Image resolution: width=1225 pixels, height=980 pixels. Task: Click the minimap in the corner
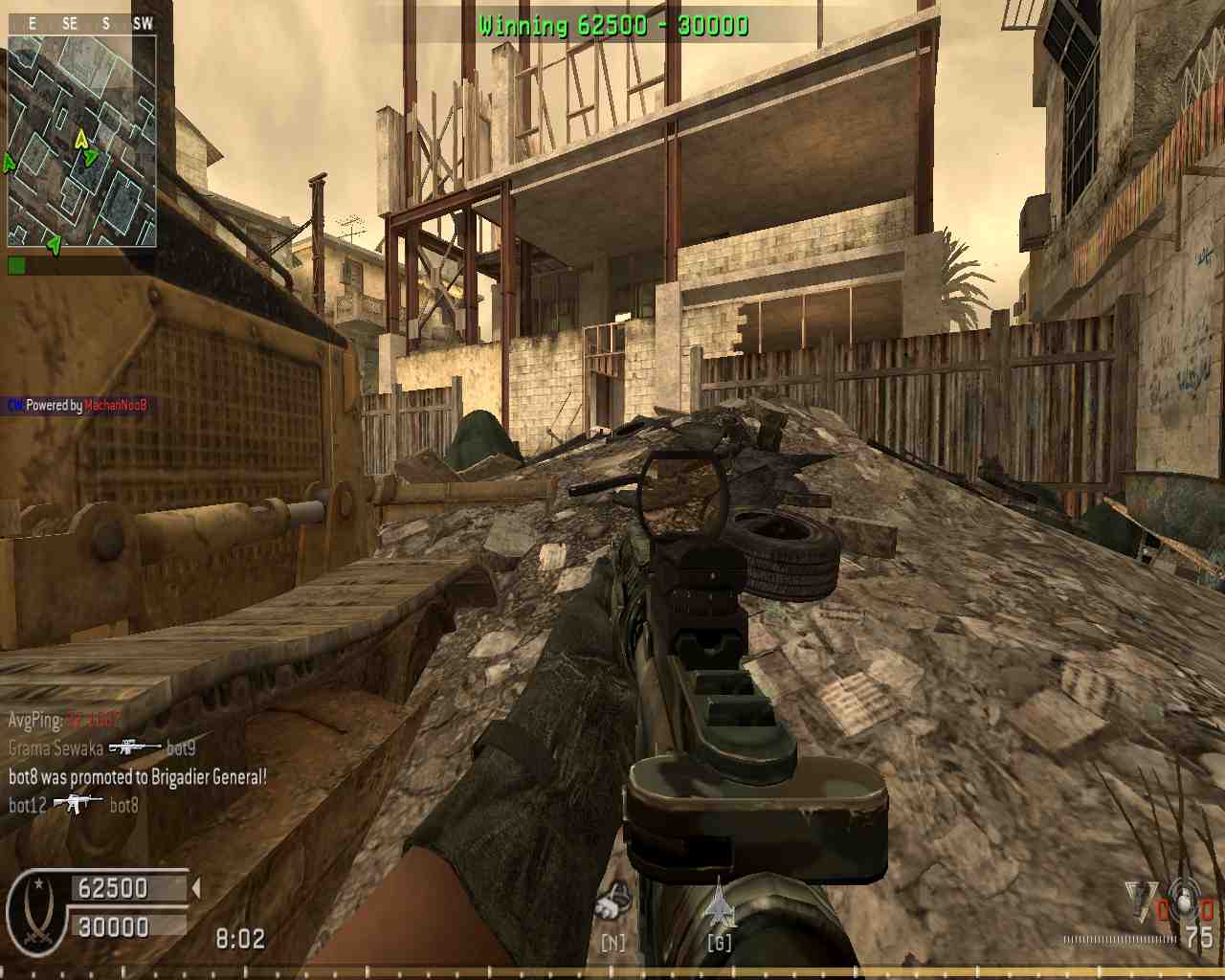point(82,142)
